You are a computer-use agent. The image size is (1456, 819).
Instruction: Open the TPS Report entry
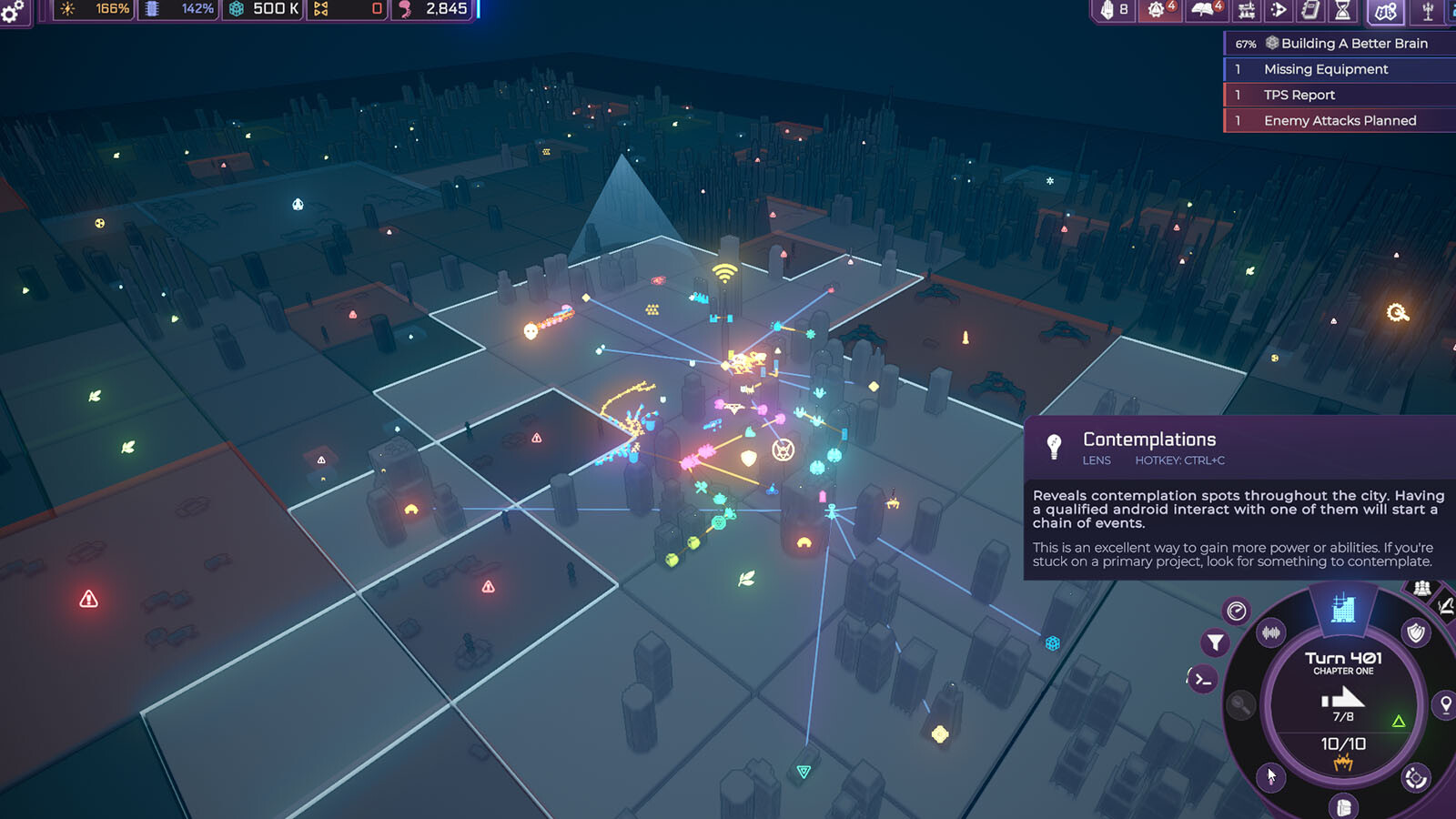(x=1299, y=95)
